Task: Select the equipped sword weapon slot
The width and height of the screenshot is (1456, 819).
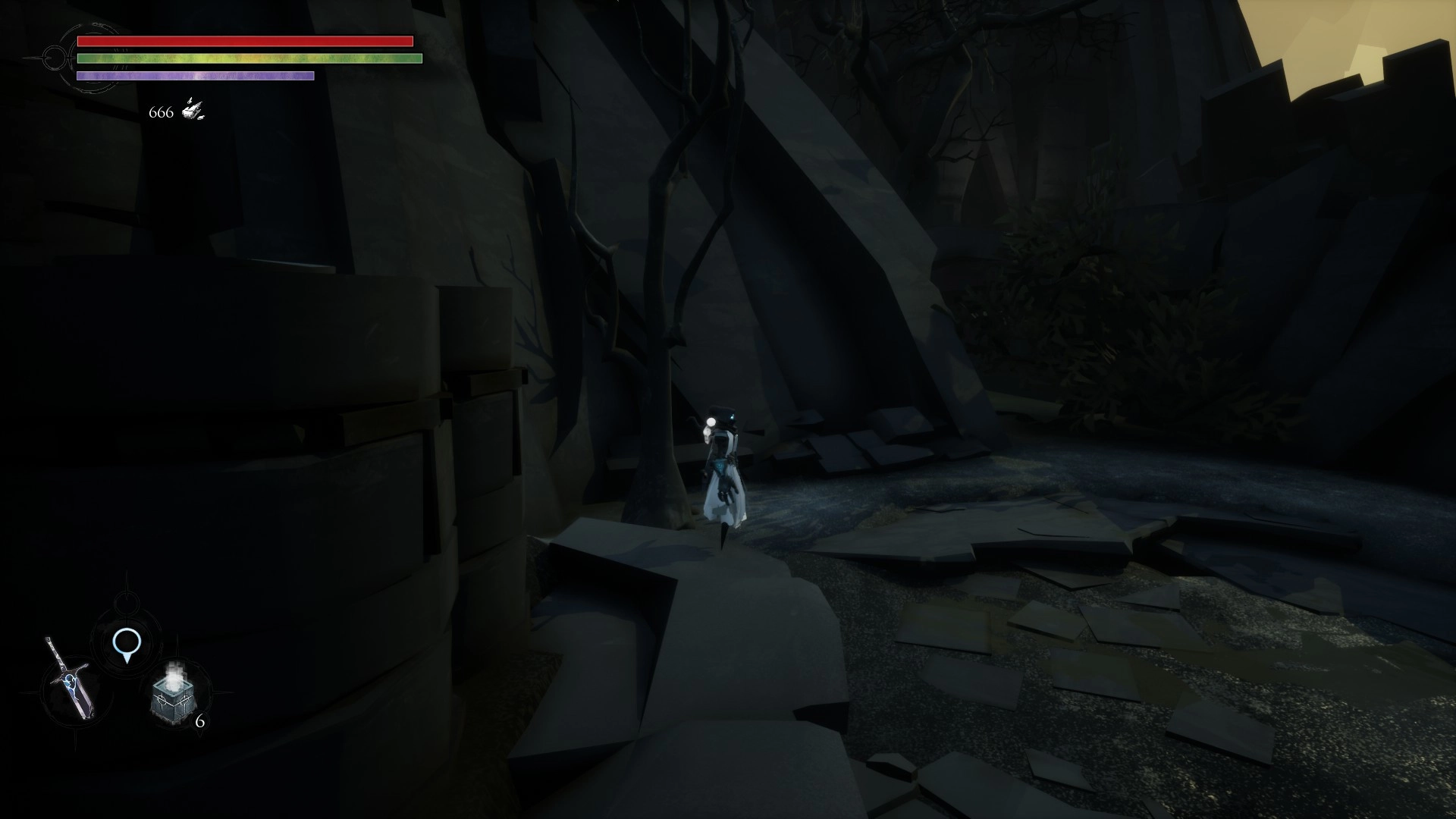Action: [x=70, y=680]
